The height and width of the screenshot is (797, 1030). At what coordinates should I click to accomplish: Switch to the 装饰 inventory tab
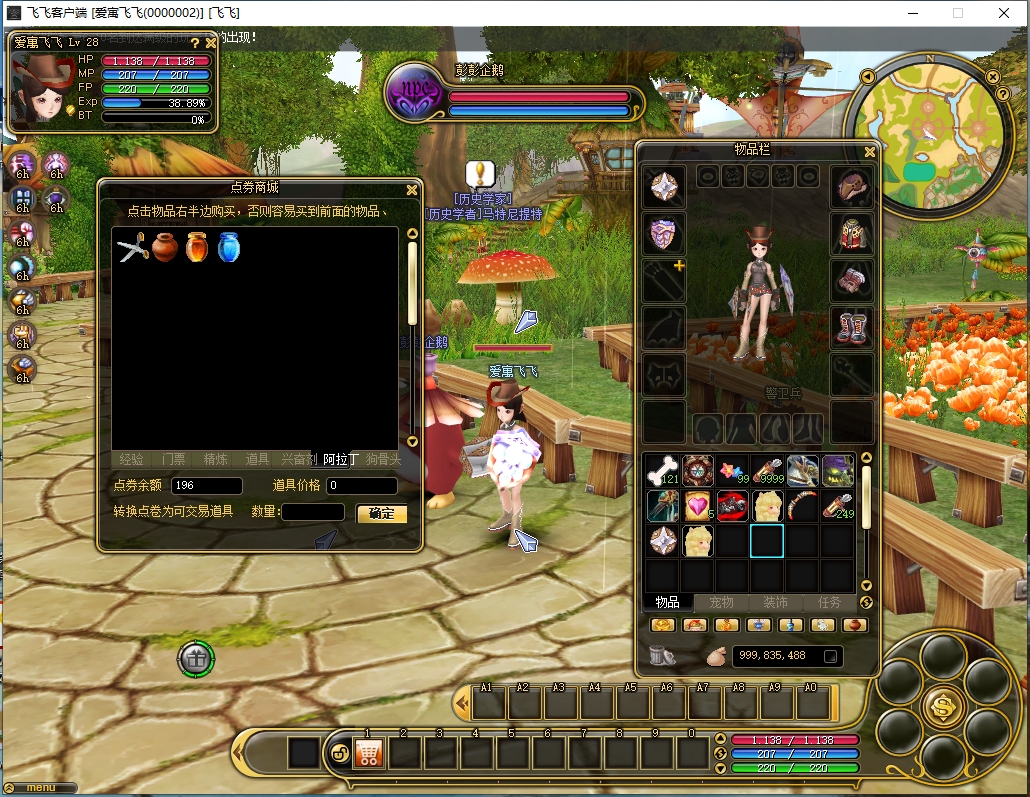[x=775, y=602]
